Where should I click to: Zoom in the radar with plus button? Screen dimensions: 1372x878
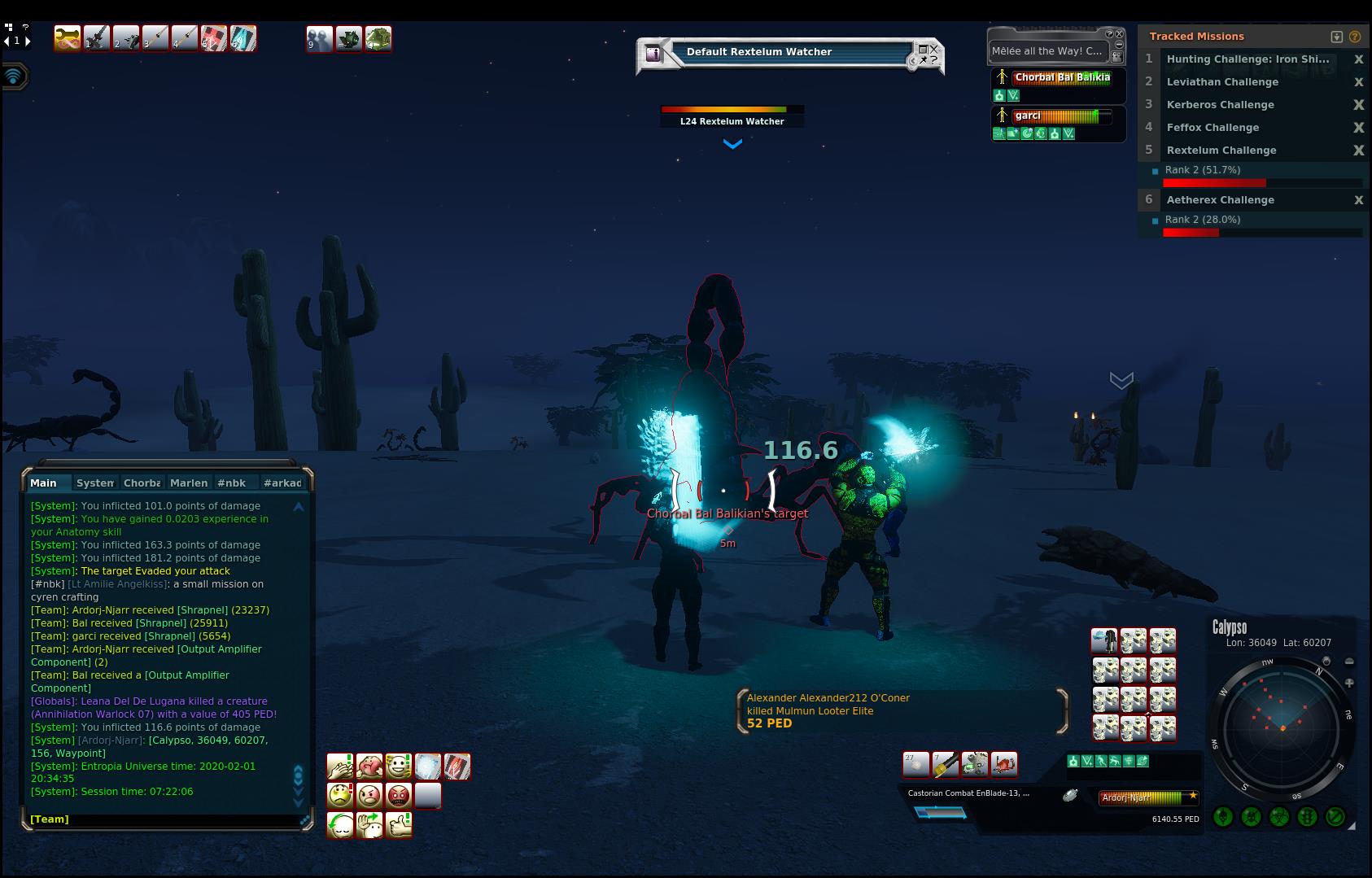point(1349,684)
